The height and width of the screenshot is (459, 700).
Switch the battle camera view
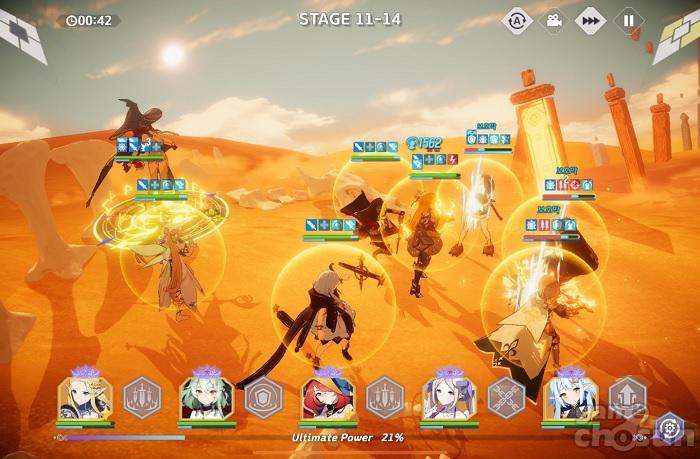tap(554, 20)
